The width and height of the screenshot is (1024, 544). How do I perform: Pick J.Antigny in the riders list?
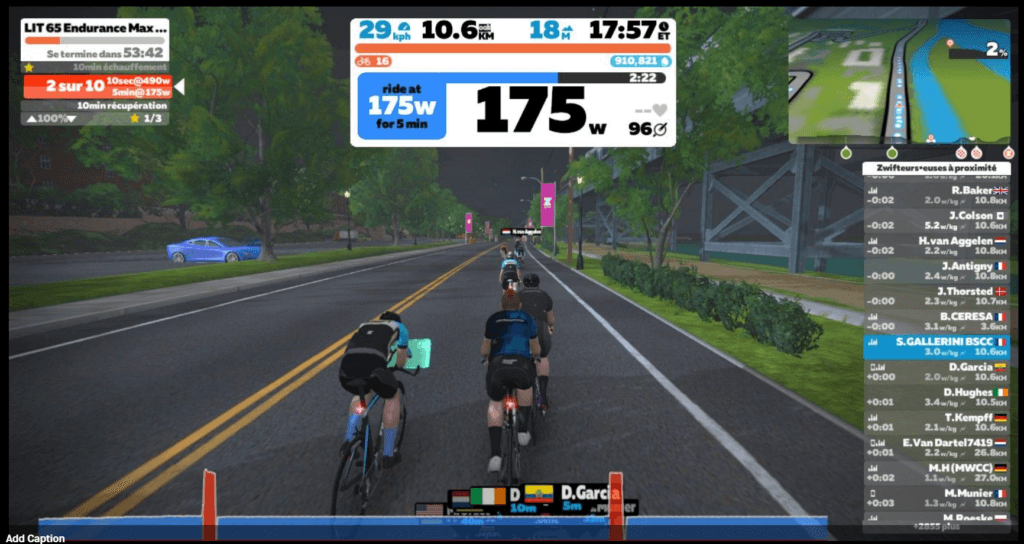point(936,271)
